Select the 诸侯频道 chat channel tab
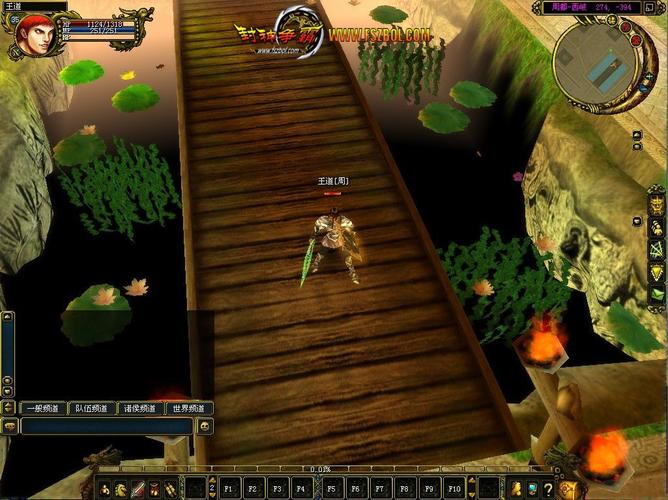This screenshot has height=500, width=668. [139, 408]
